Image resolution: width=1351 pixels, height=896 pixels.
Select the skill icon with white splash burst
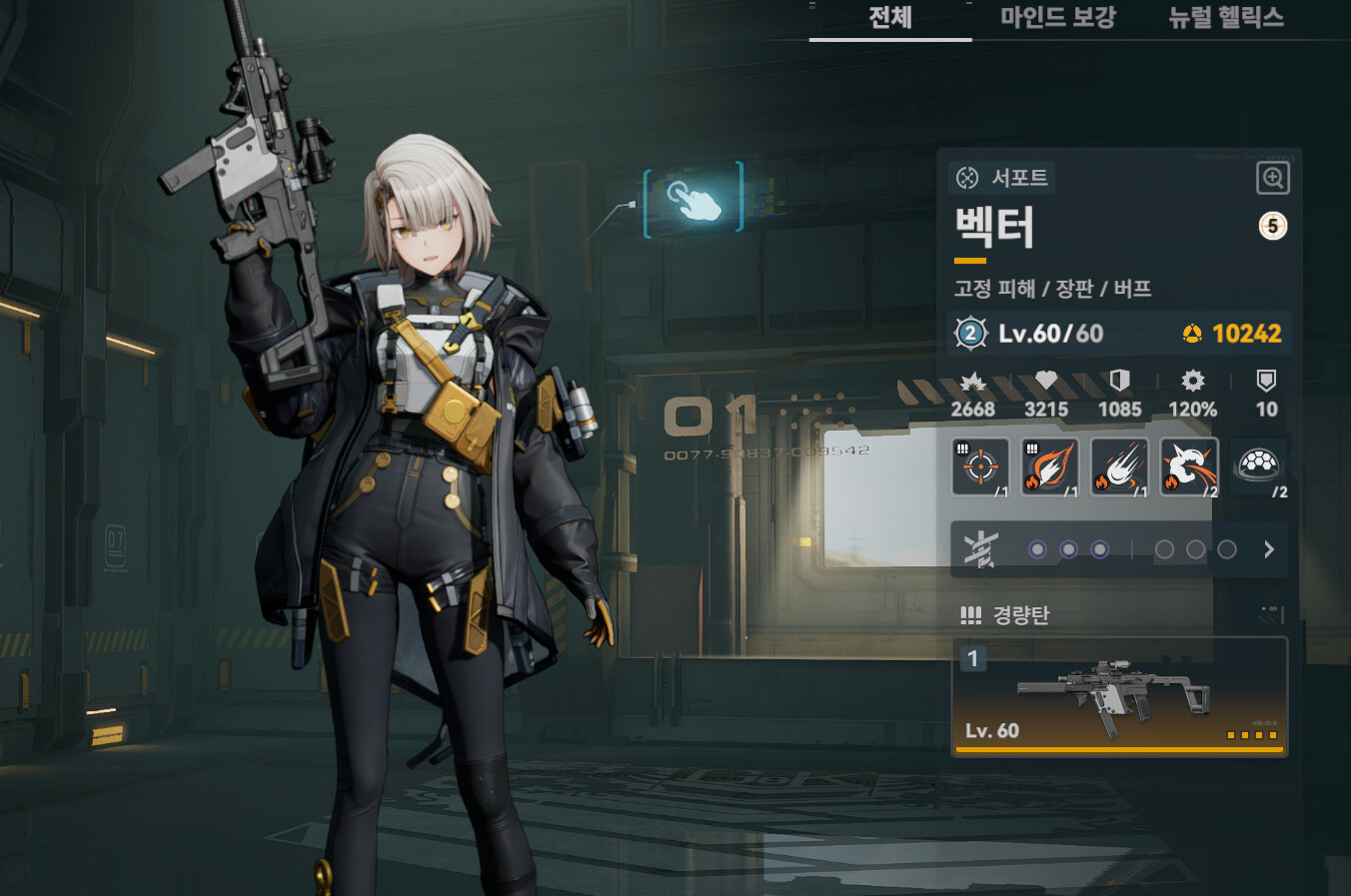[1189, 466]
